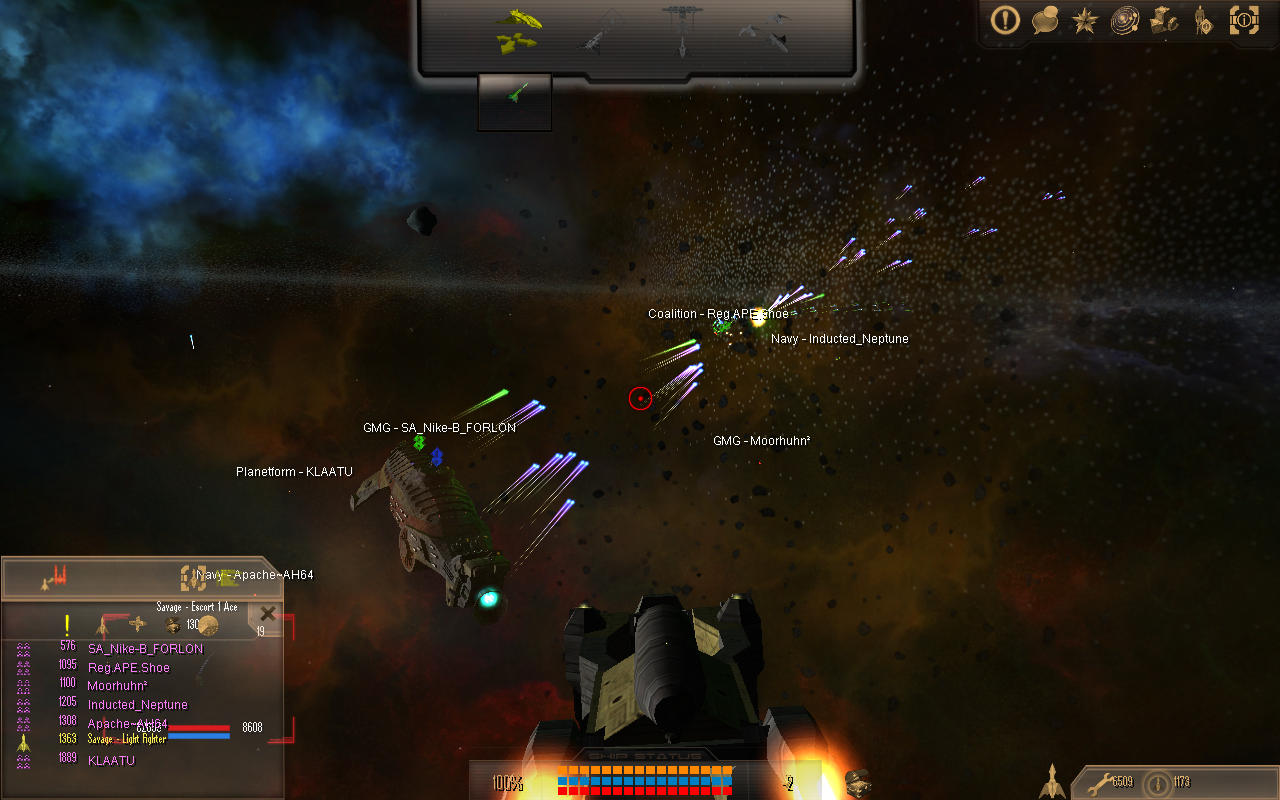Toggle the fighter filter in the target panel
1280x800 pixels.
click(x=104, y=624)
